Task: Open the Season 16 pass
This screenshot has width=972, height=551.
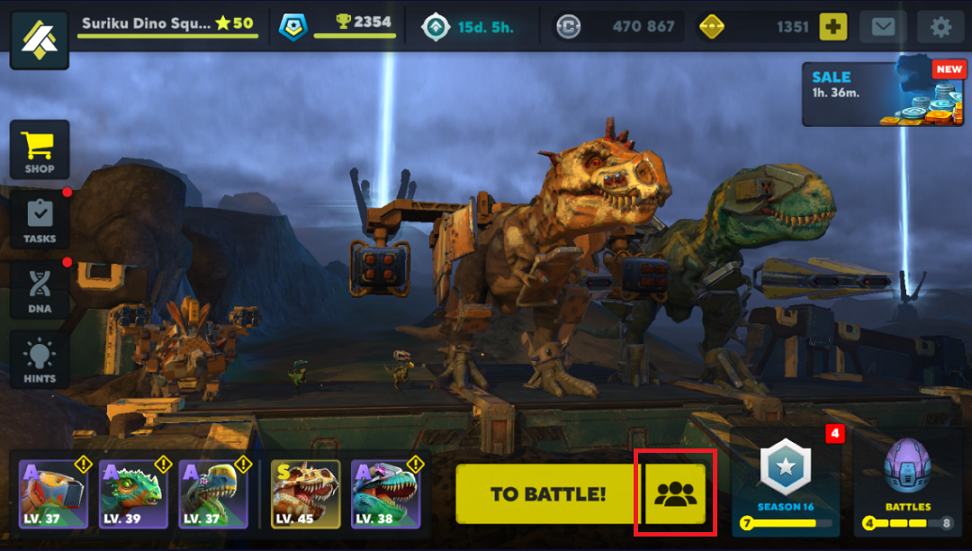Action: (785, 481)
